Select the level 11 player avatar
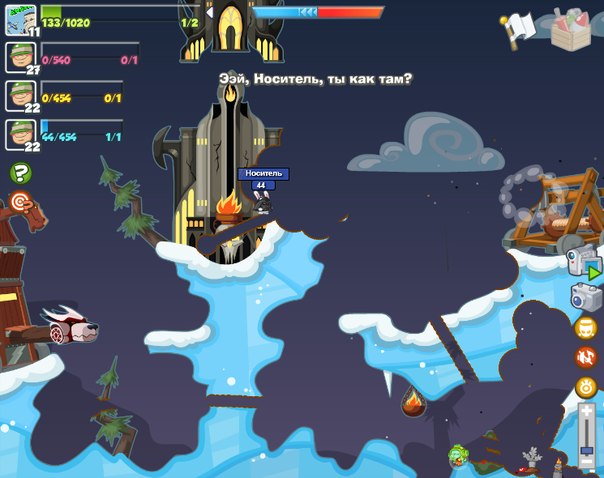The height and width of the screenshot is (478, 604). pyautogui.click(x=20, y=19)
